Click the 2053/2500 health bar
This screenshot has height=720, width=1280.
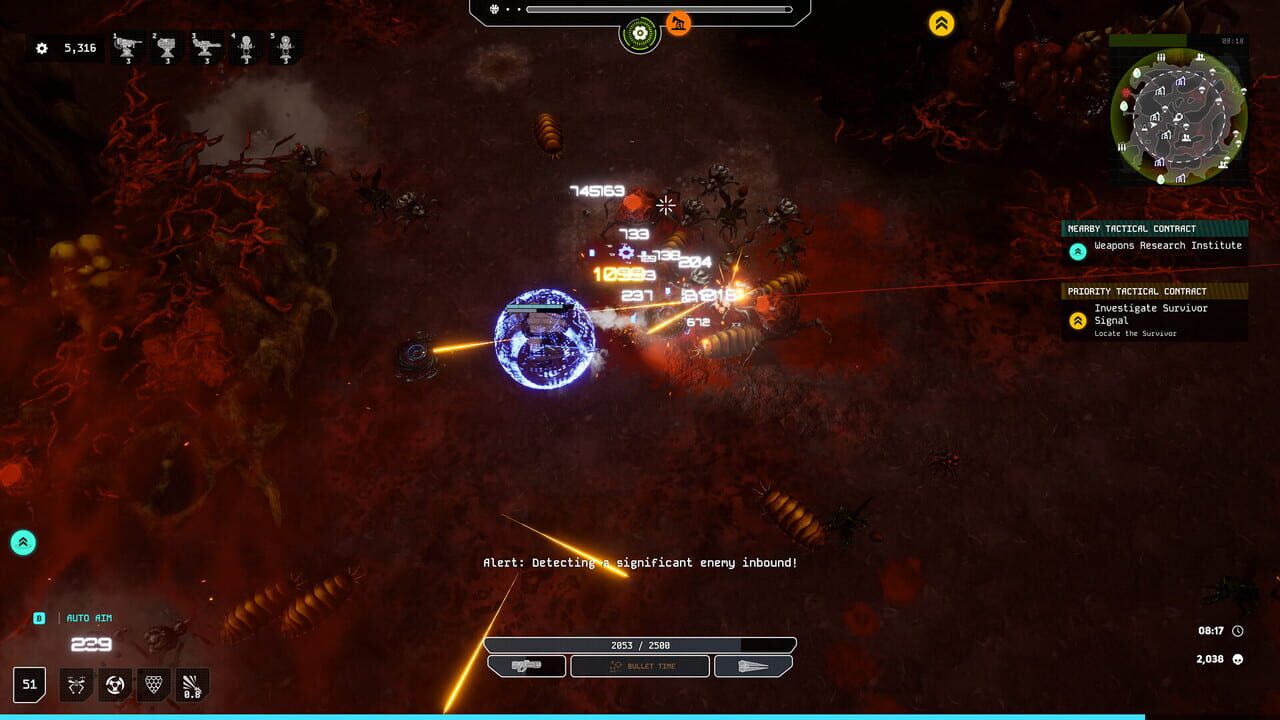tap(639, 644)
